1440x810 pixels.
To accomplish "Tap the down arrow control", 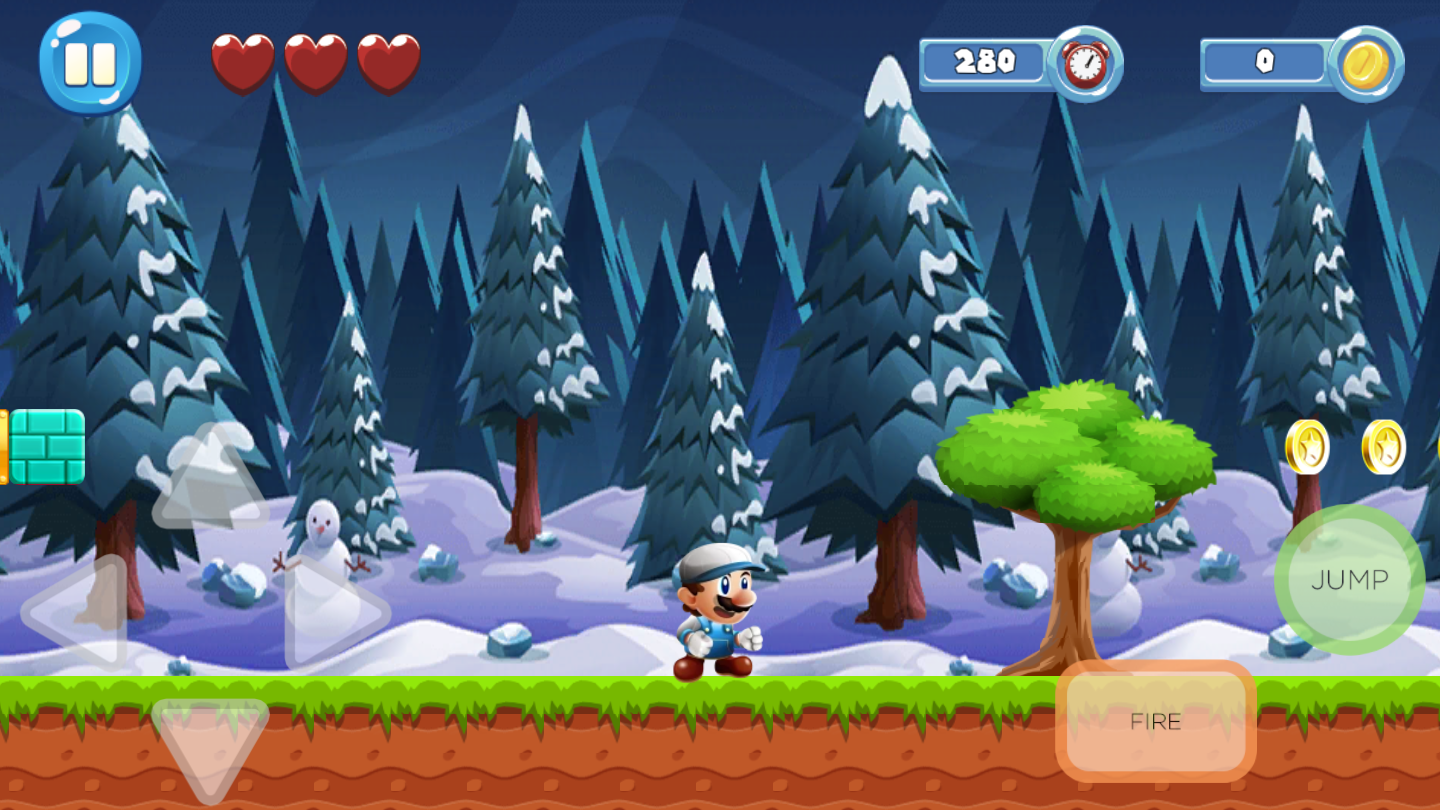I will [210, 745].
